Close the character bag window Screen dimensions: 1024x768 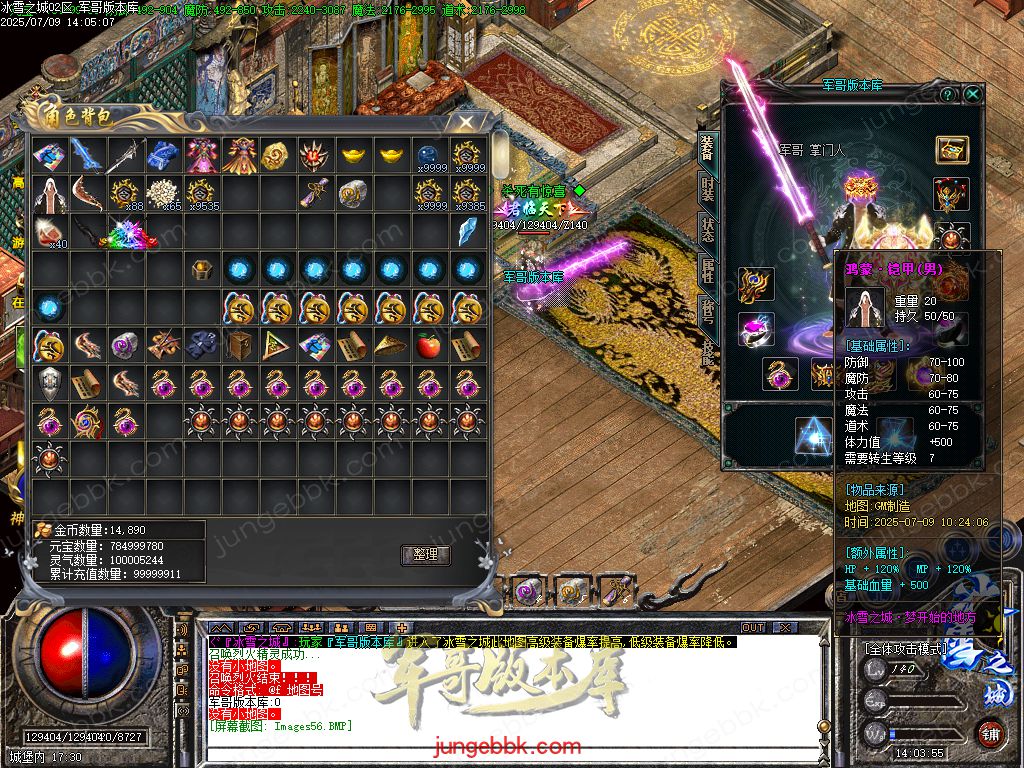(x=466, y=122)
